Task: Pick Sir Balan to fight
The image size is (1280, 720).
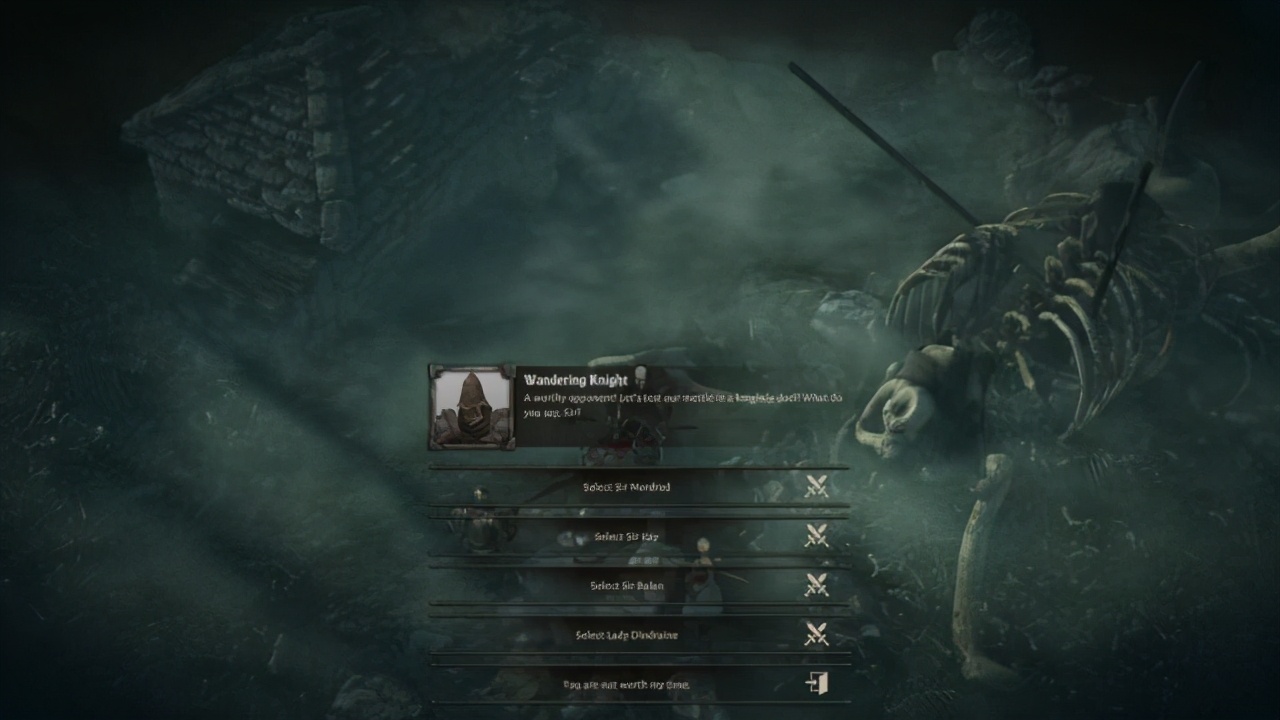Action: click(x=627, y=585)
